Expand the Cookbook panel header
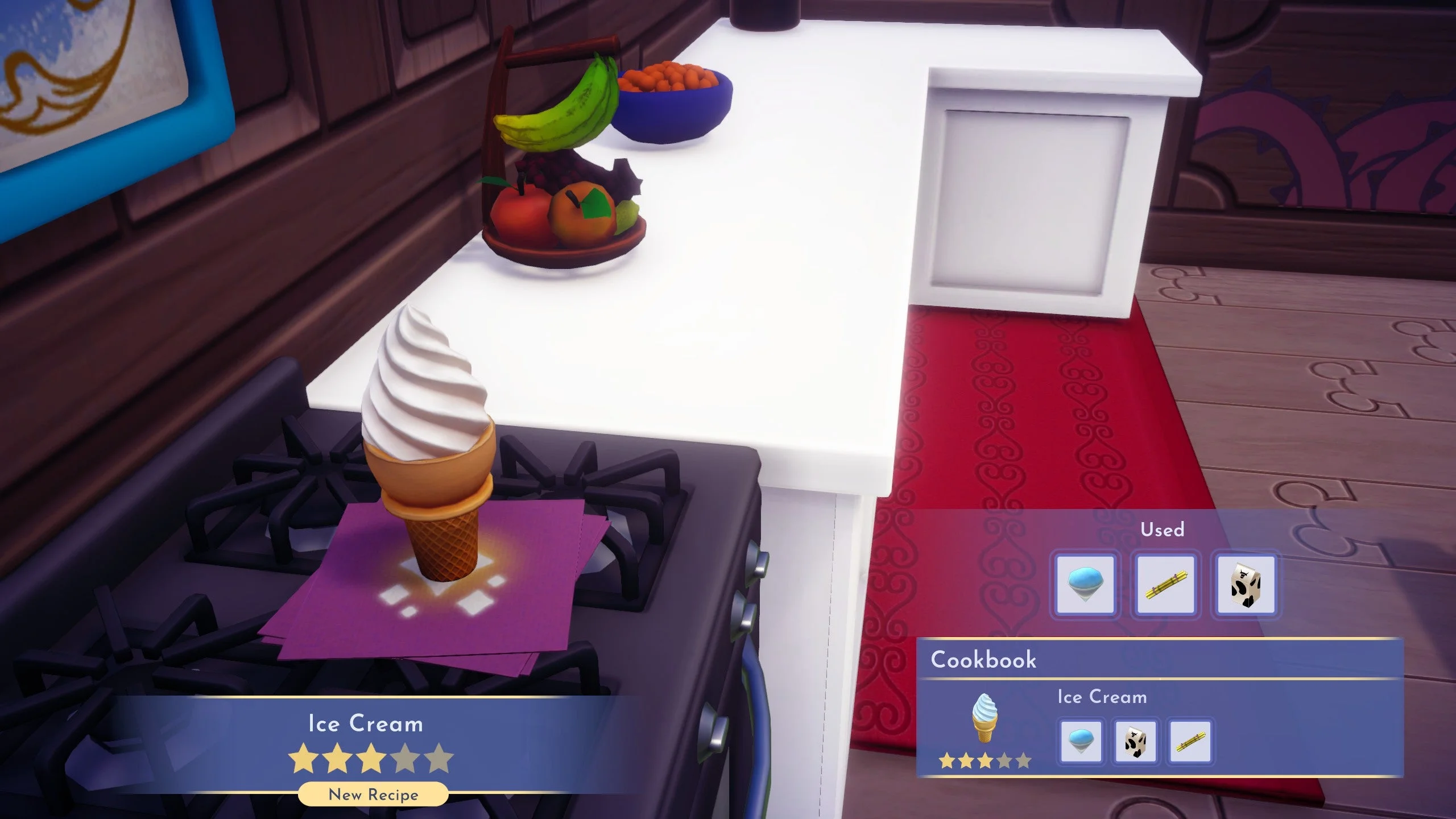 click(x=984, y=660)
